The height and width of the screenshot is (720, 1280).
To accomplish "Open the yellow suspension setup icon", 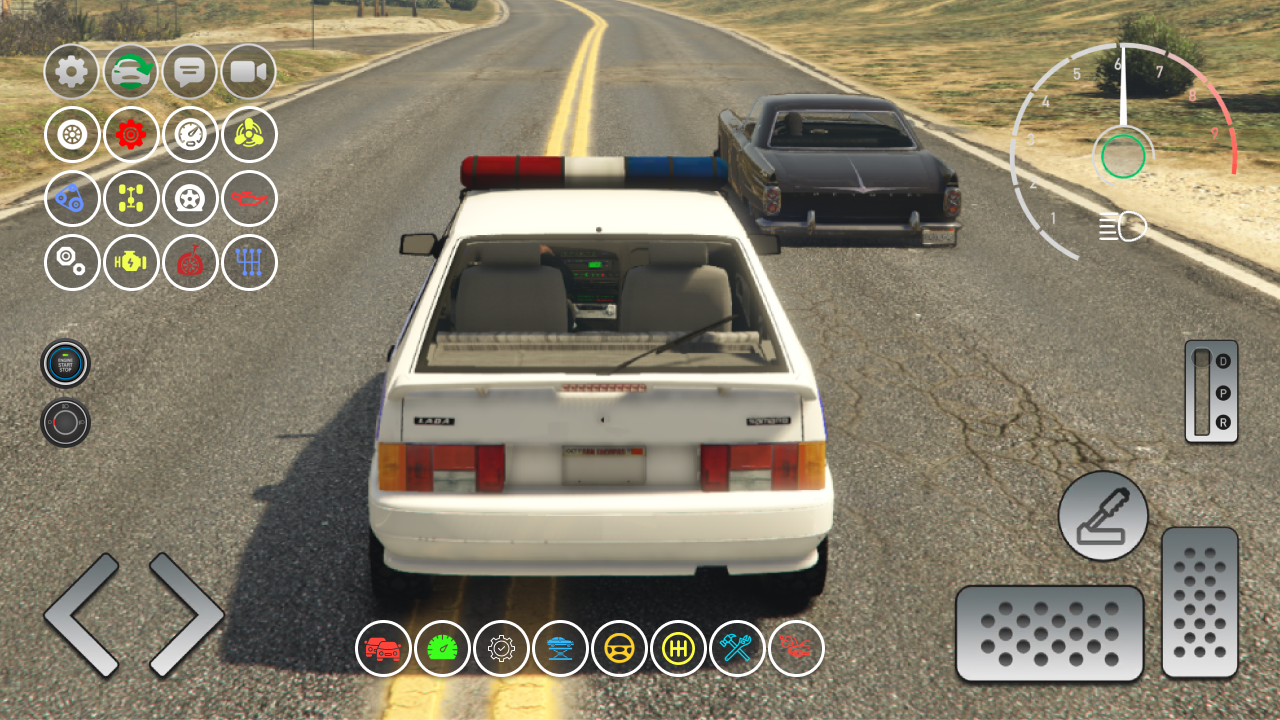I will pyautogui.click(x=131, y=199).
